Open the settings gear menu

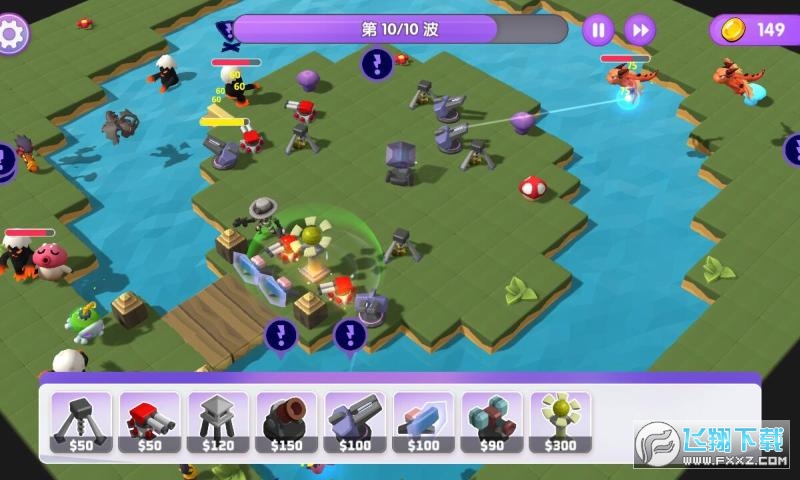pyautogui.click(x=13, y=32)
